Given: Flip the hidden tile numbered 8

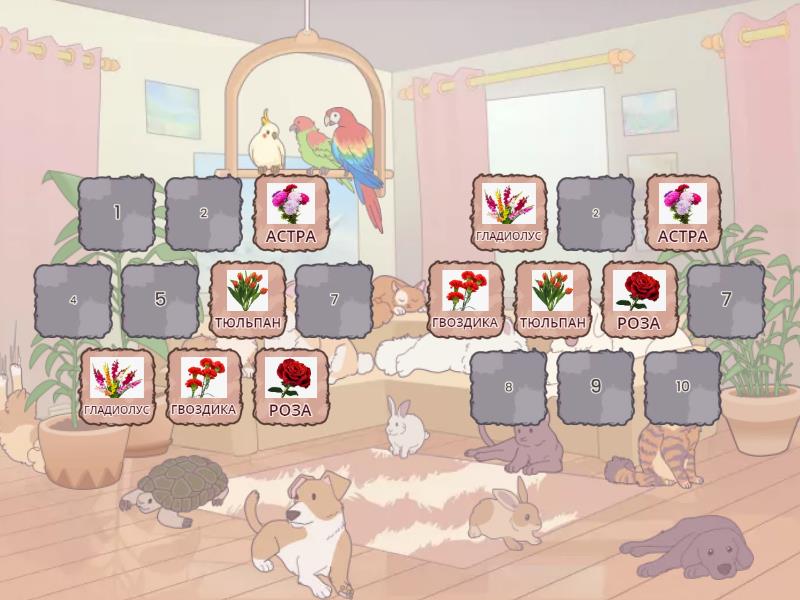Looking at the screenshot, I should (508, 387).
